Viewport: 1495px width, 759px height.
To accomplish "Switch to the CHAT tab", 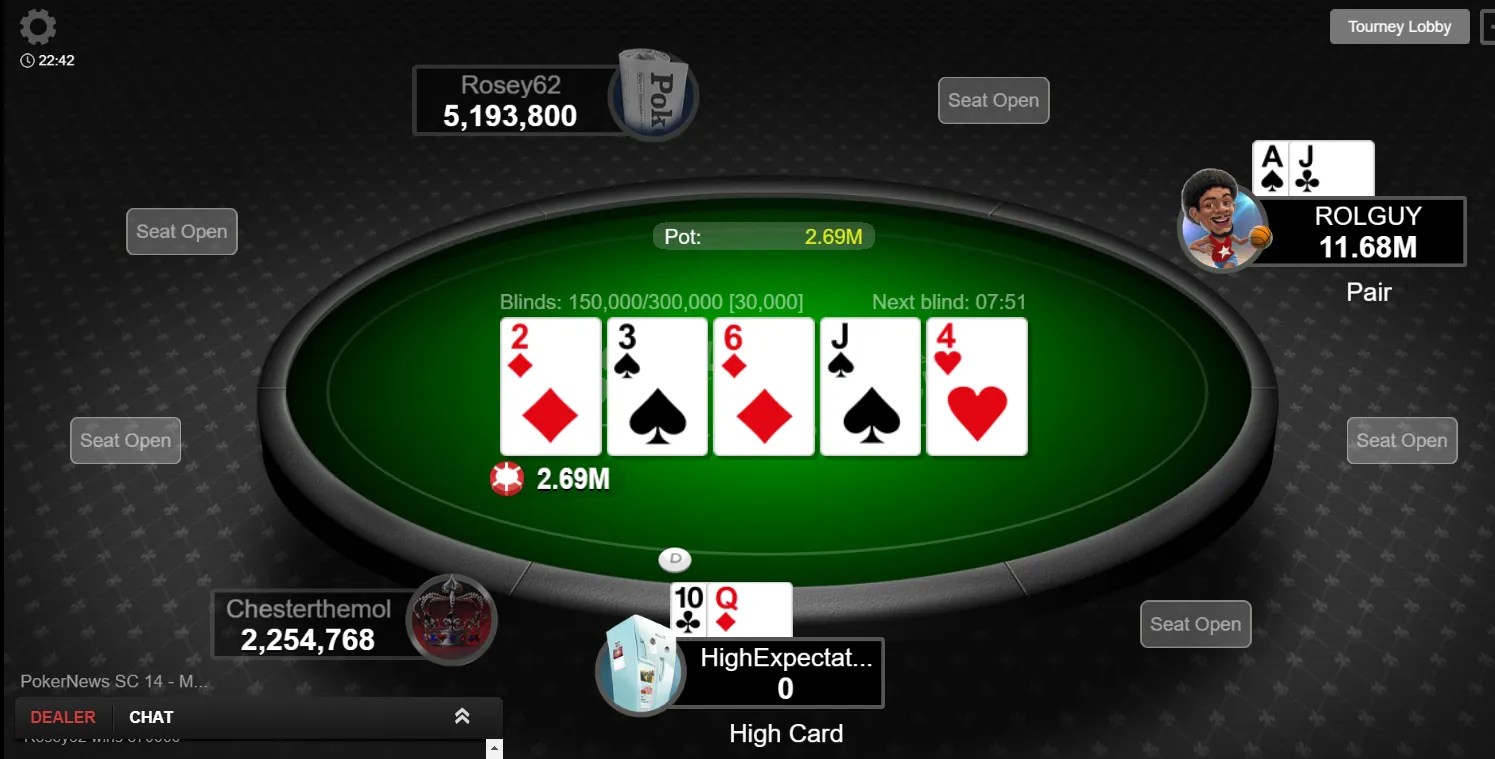I will (x=151, y=717).
